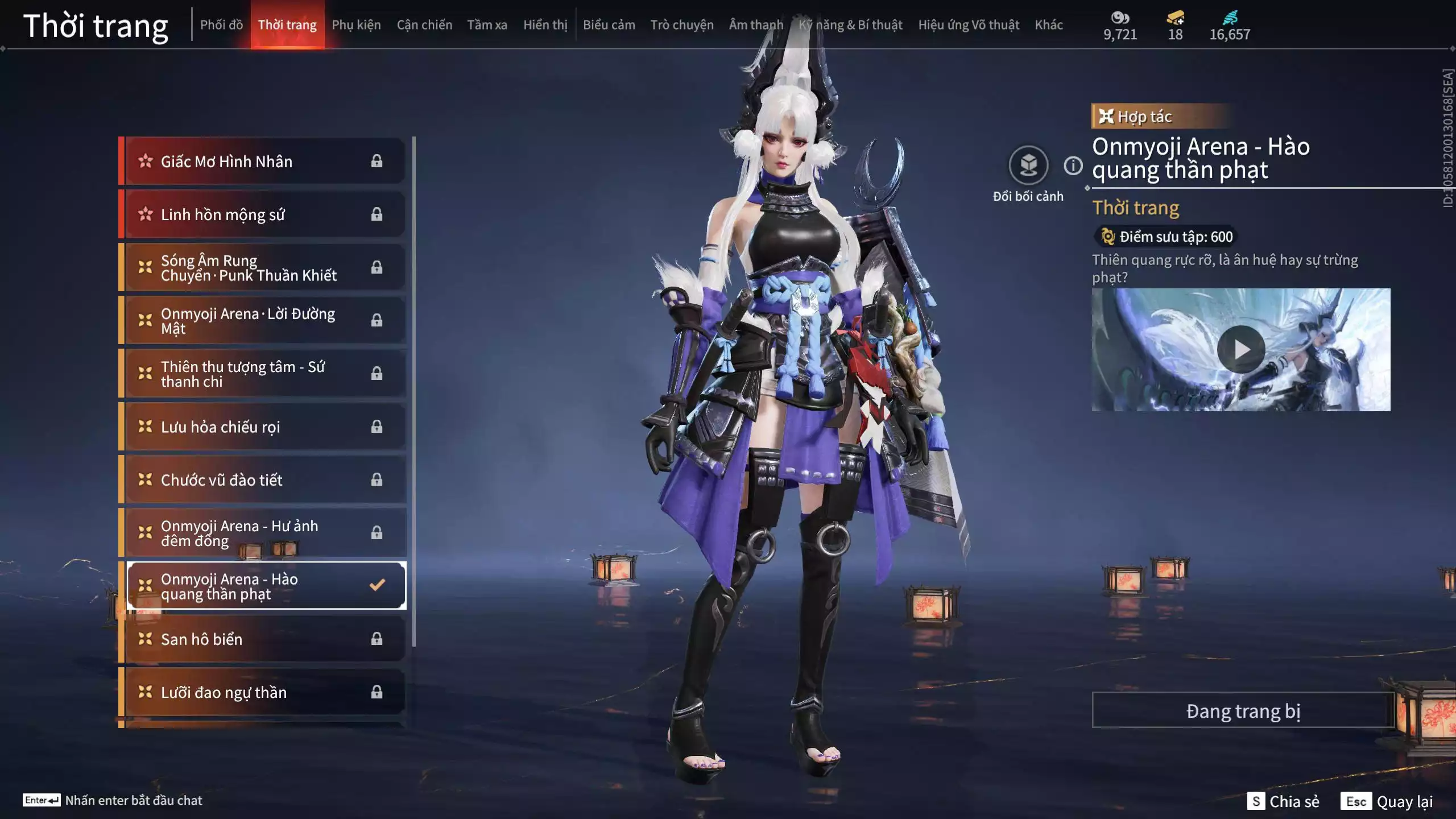This screenshot has height=819, width=1456.
Task: Switch to Trò chuyện tab
Action: [x=681, y=25]
